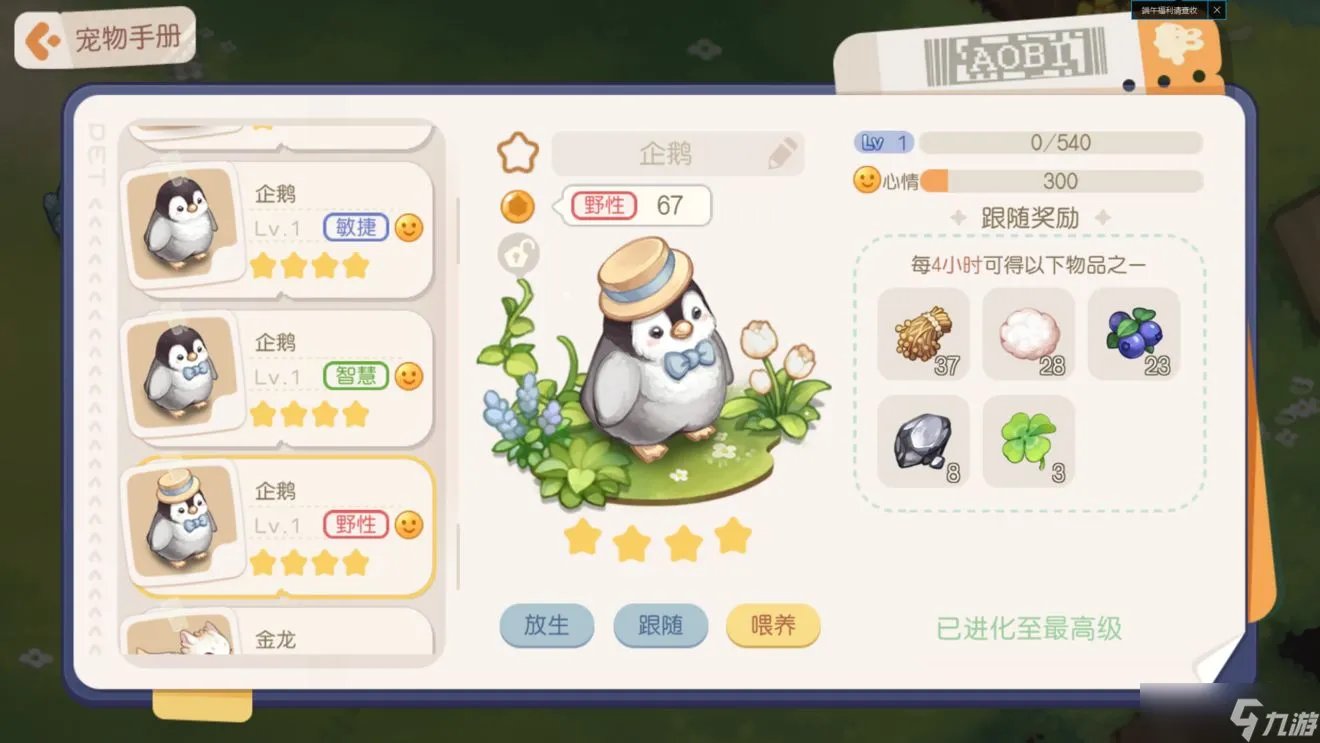Click the cotton ball reward icon showing 28

1029,335
